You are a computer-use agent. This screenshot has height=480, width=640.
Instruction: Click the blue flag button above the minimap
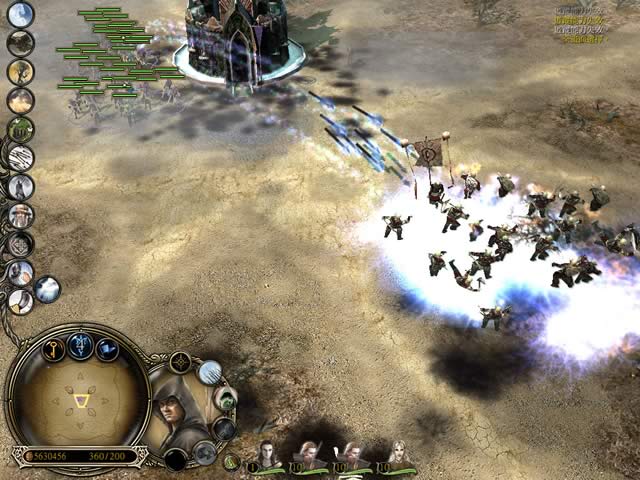107,349
